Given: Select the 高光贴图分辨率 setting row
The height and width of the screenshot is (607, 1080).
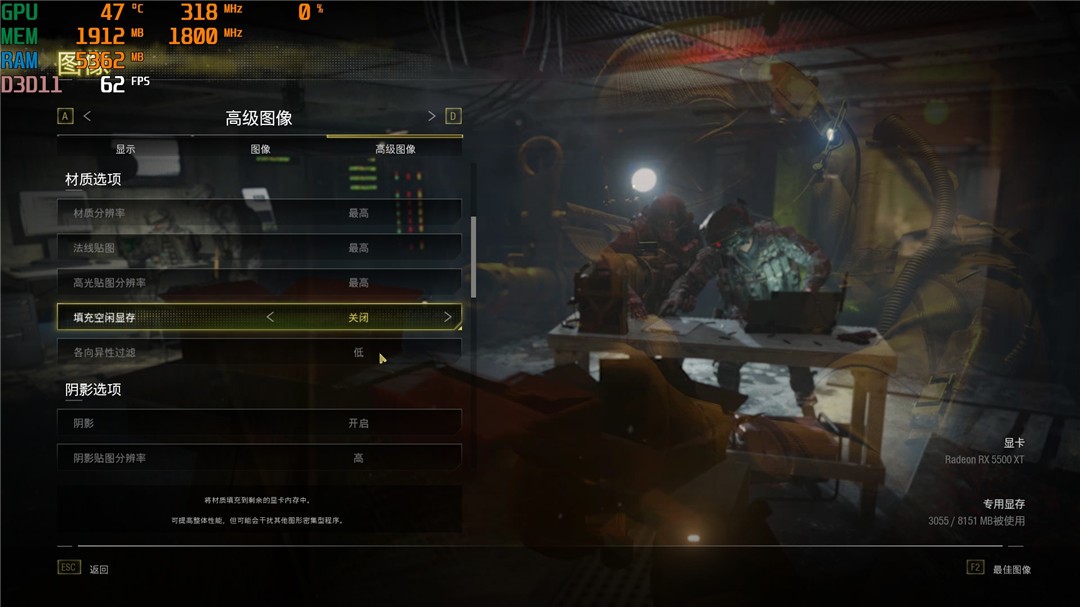Looking at the screenshot, I should click(x=259, y=283).
